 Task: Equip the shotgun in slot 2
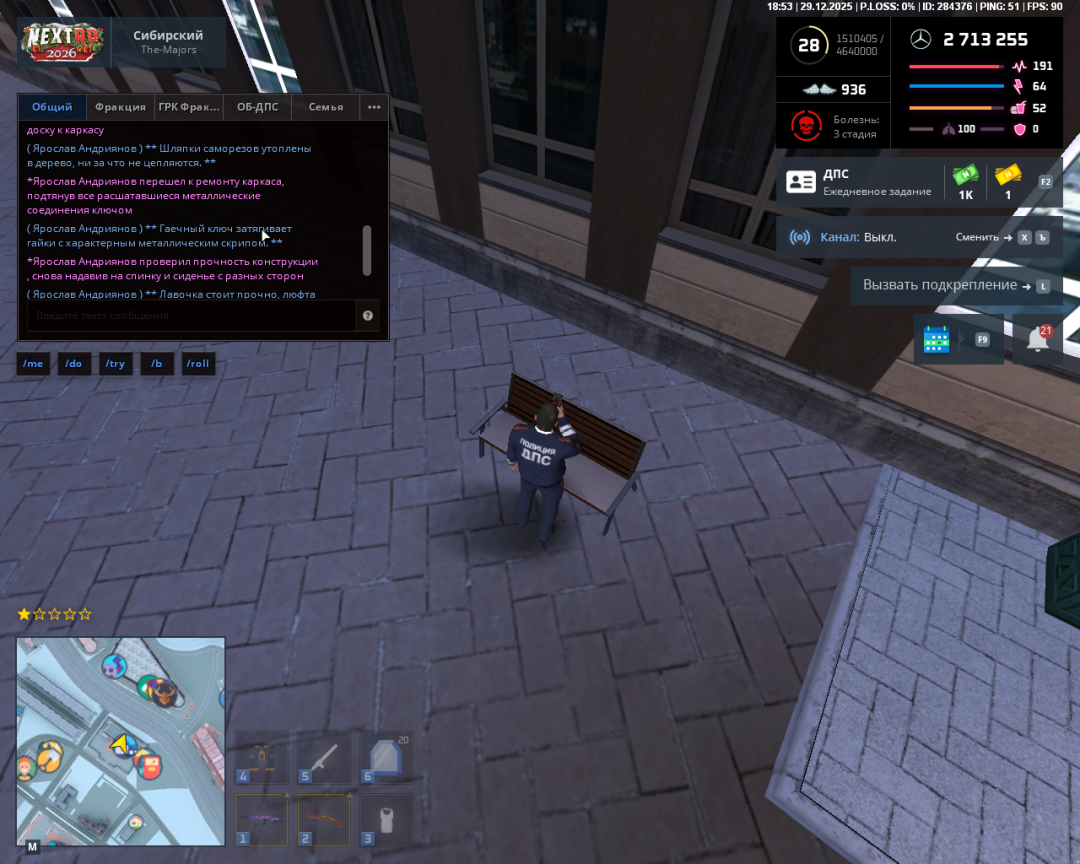323,819
